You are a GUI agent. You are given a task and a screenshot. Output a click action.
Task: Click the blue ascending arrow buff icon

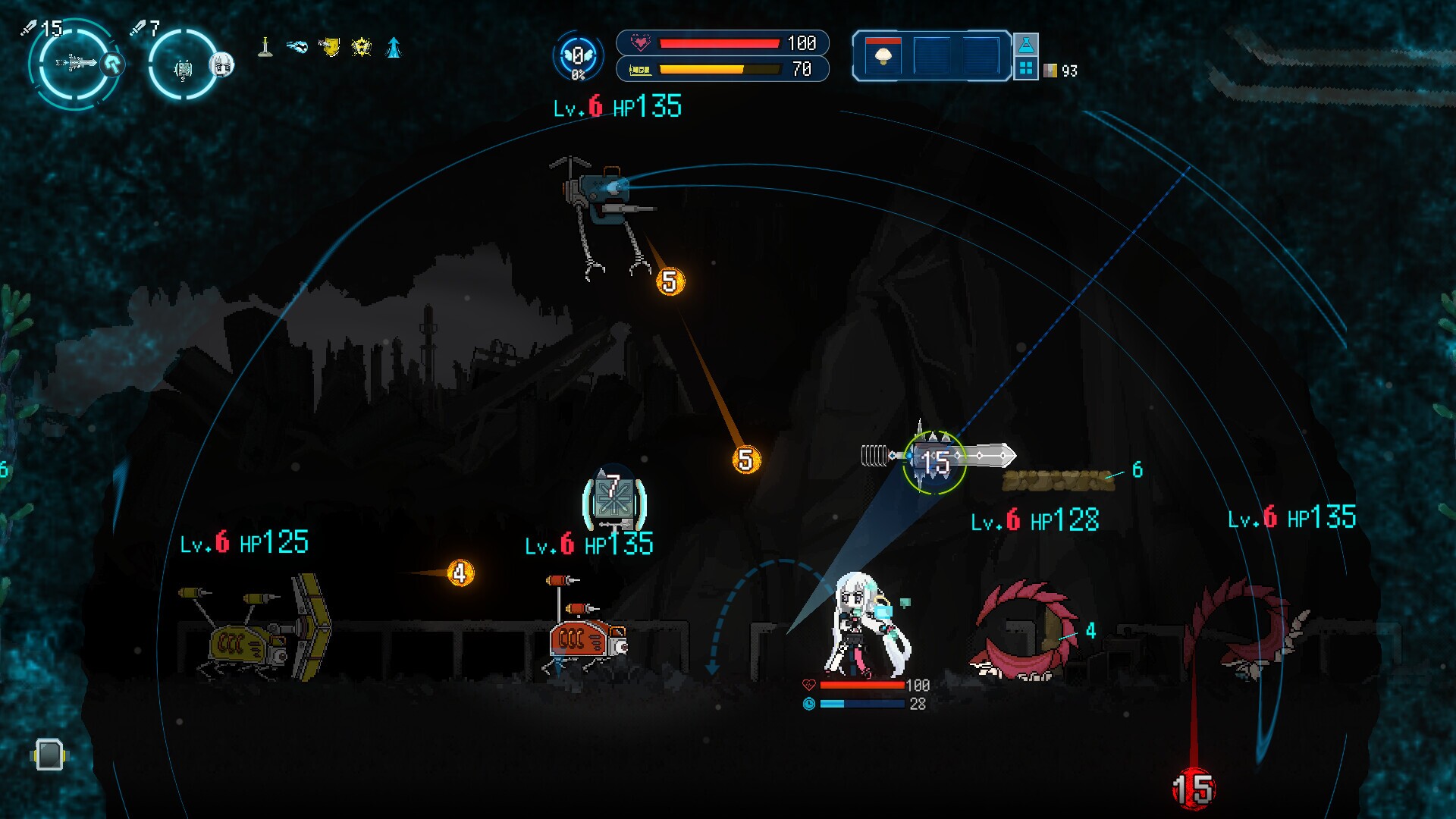[394, 47]
